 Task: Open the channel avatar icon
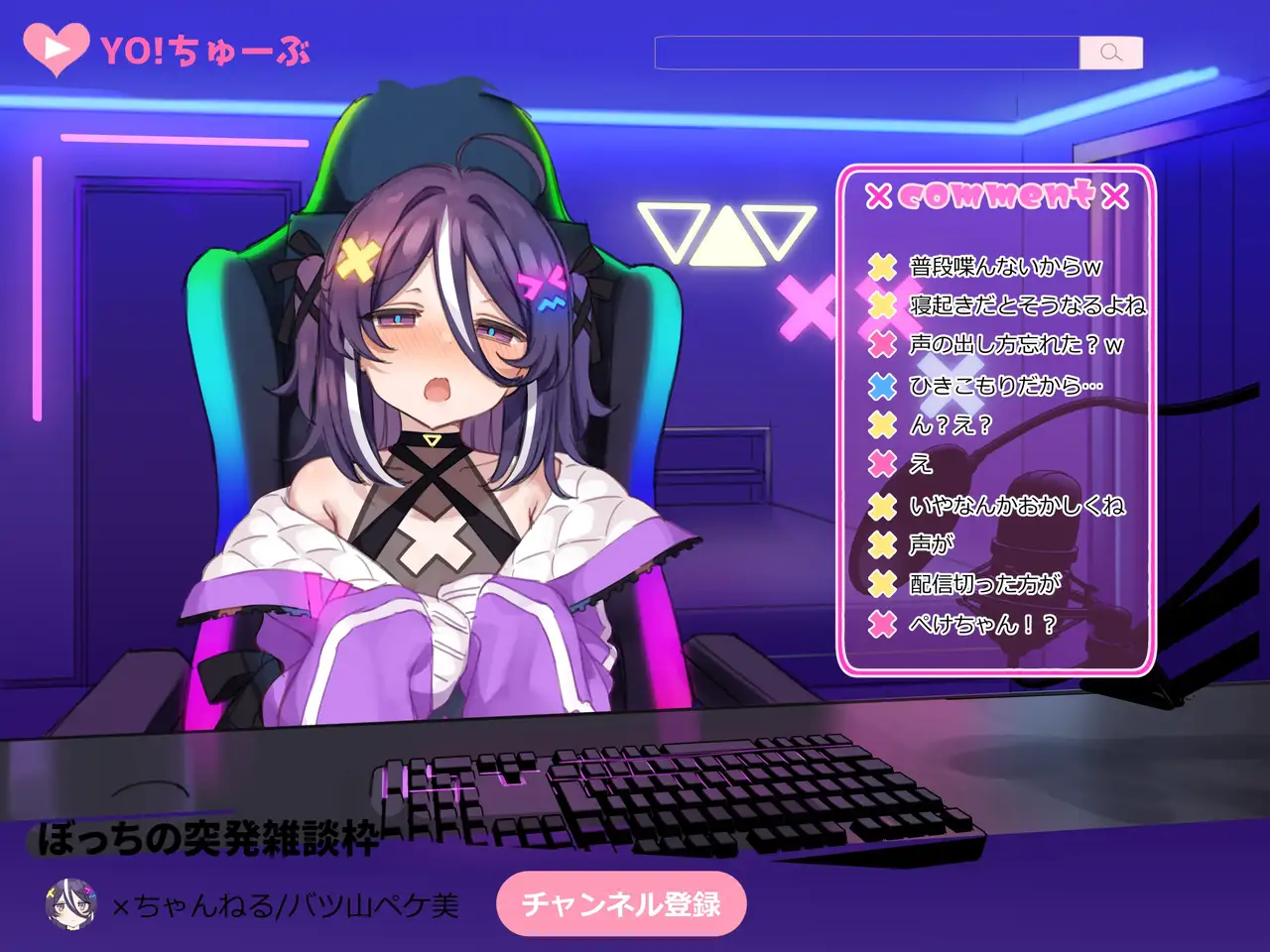(69, 902)
